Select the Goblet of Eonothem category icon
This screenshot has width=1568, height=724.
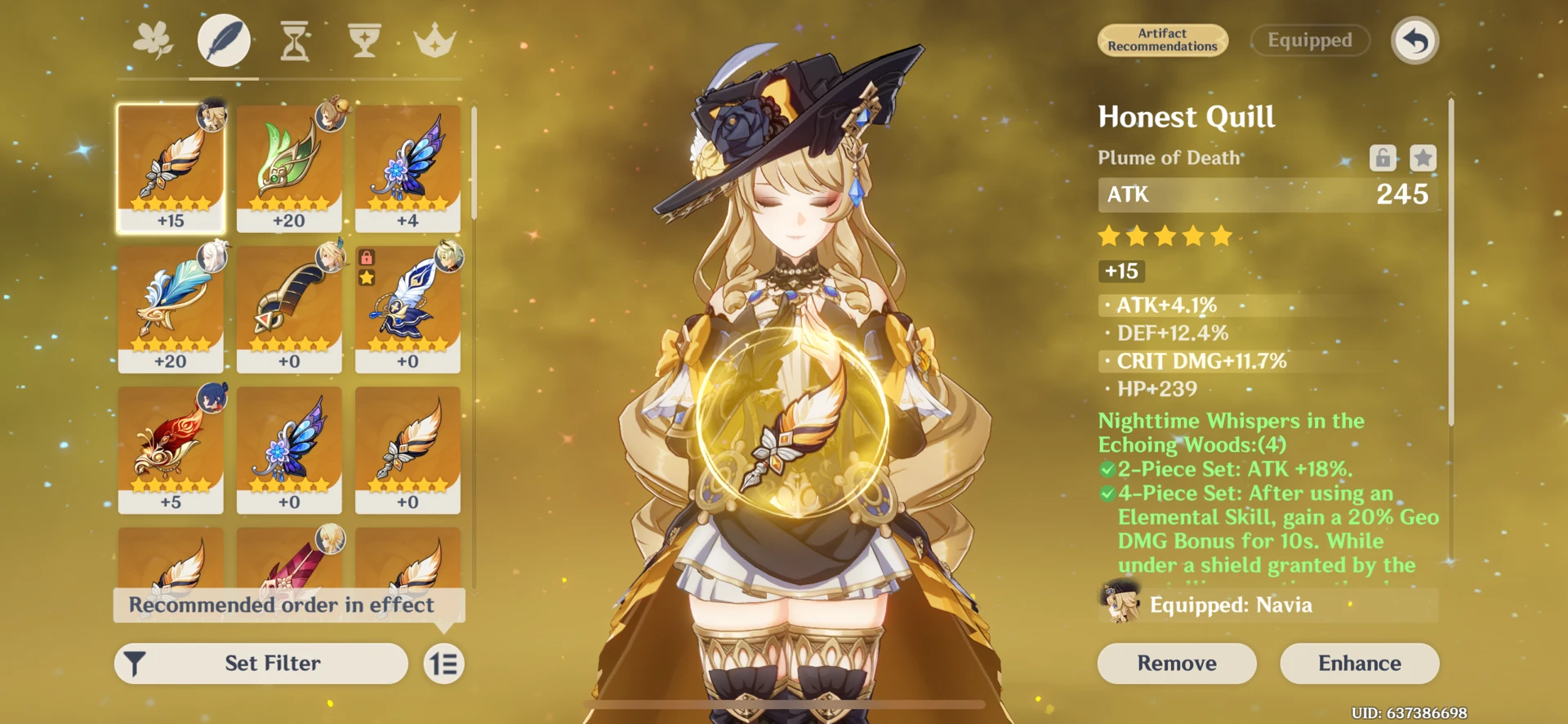click(363, 40)
